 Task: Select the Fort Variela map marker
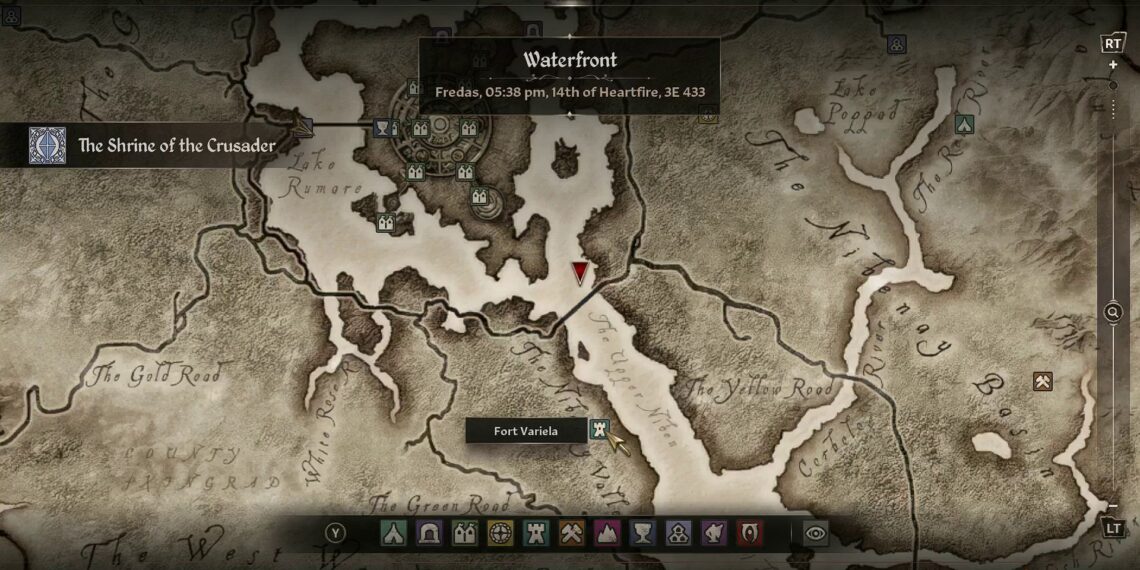pos(599,430)
